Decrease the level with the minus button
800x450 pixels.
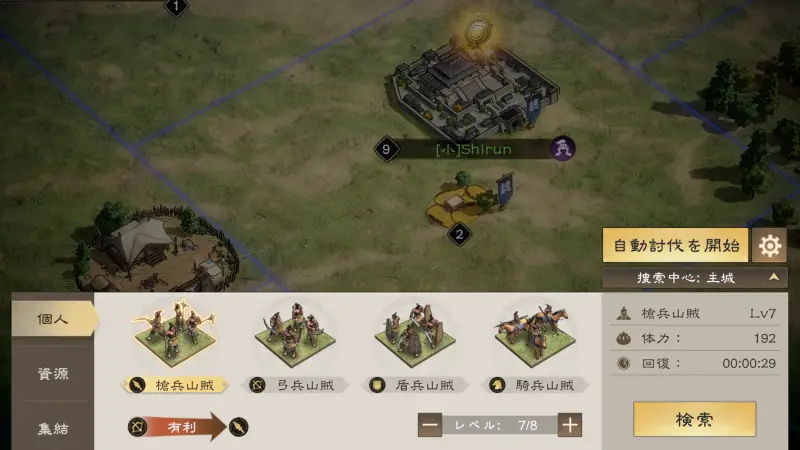pos(430,425)
